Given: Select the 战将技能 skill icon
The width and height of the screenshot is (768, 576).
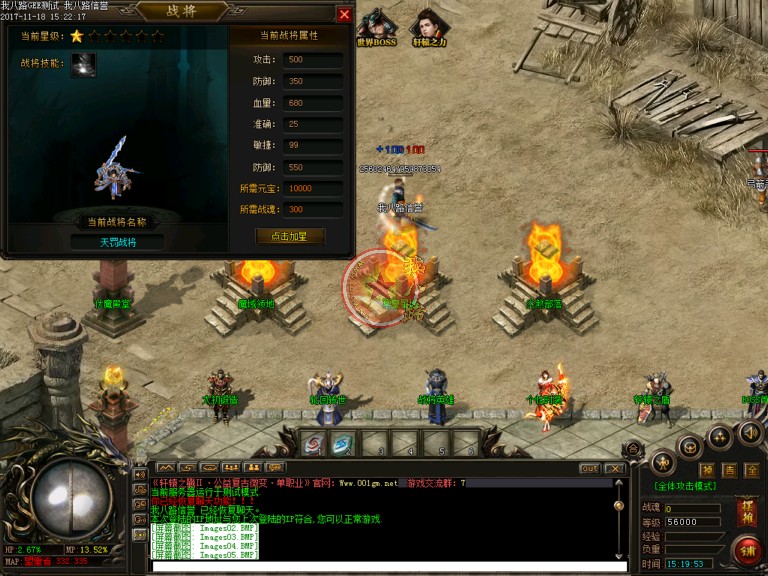Looking at the screenshot, I should pos(84,64).
